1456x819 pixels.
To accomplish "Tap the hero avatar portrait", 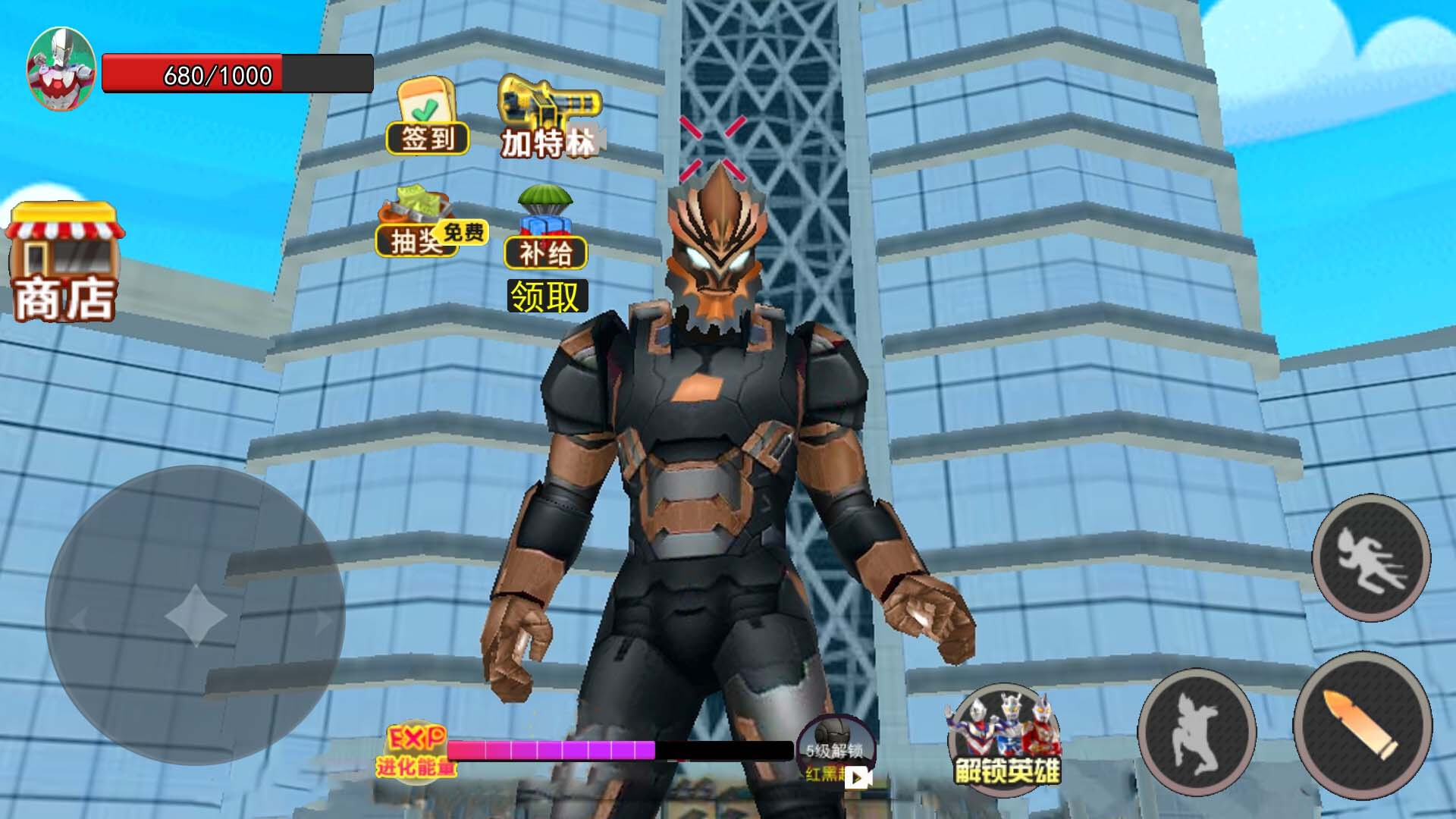I will coord(61,70).
